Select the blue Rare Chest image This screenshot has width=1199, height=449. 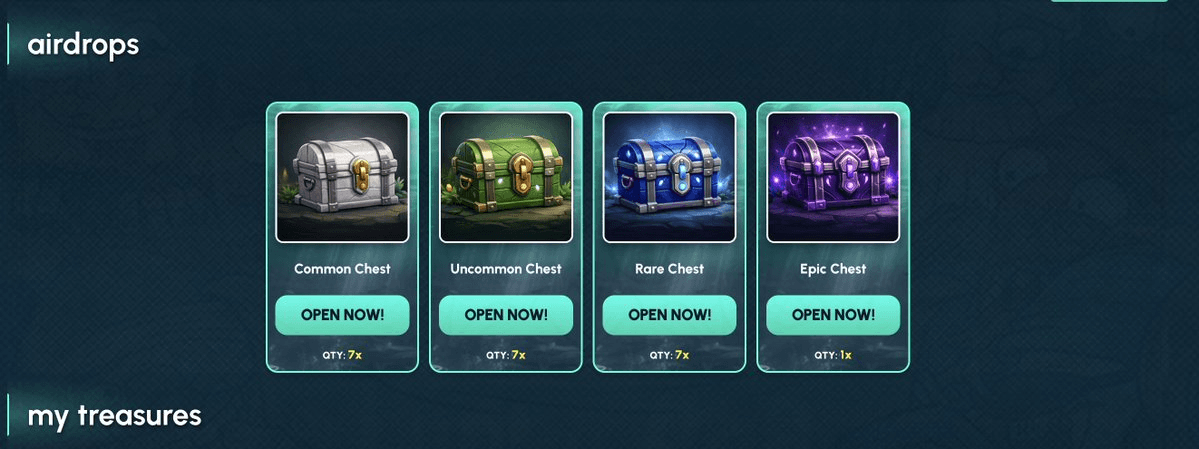[x=669, y=177]
